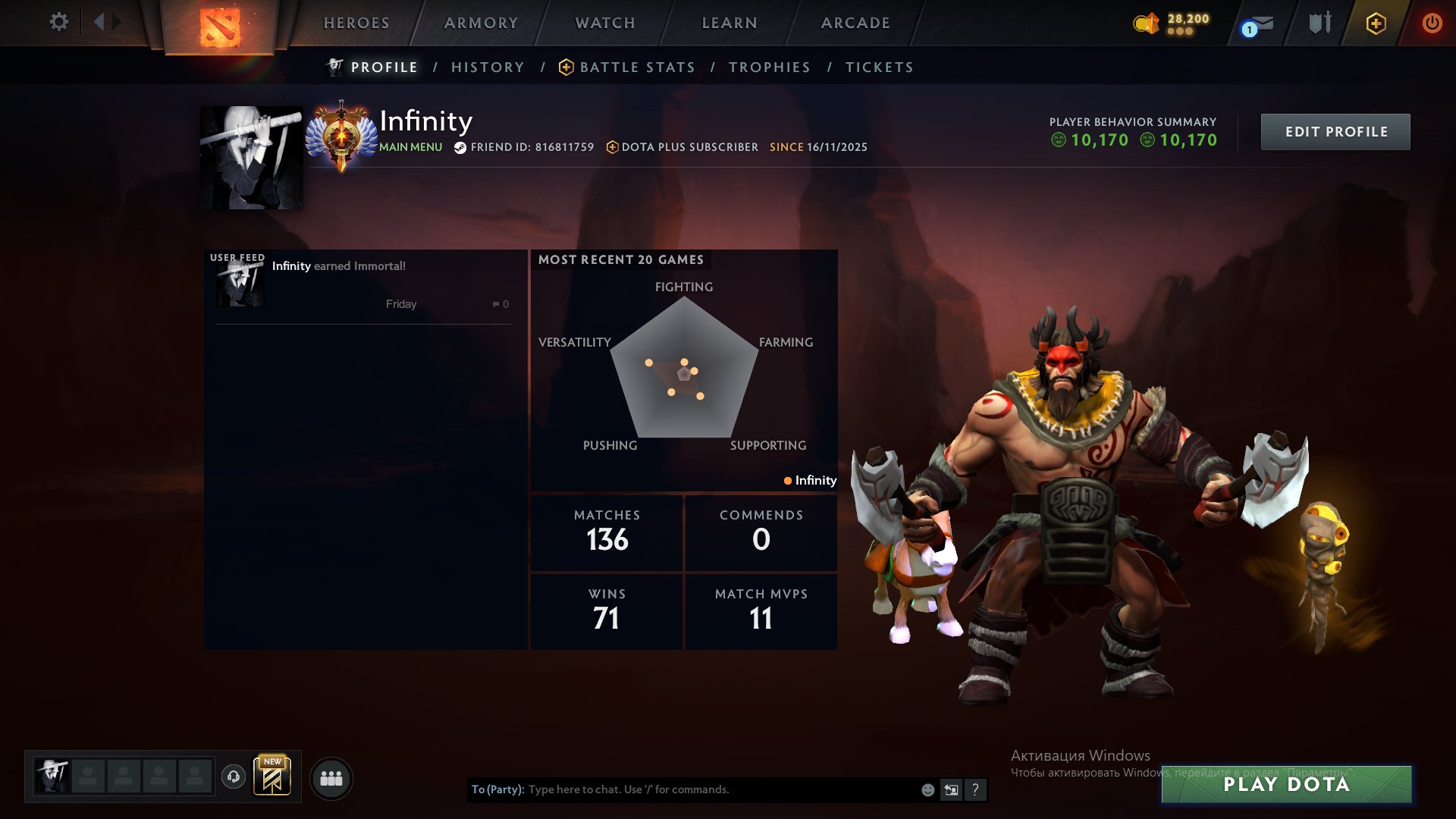Viewport: 1456px width, 819px height.
Task: Toggle the screenshot-share icon beside chat
Action: (952, 789)
